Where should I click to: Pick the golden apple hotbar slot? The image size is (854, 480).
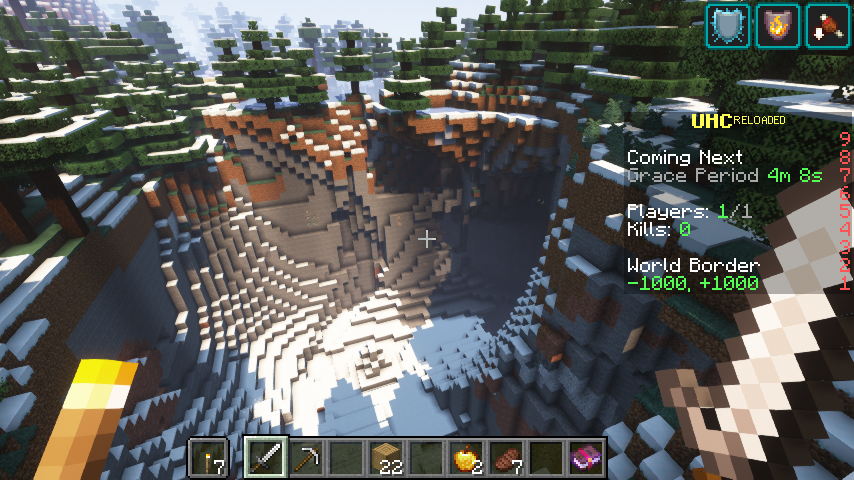click(x=467, y=459)
